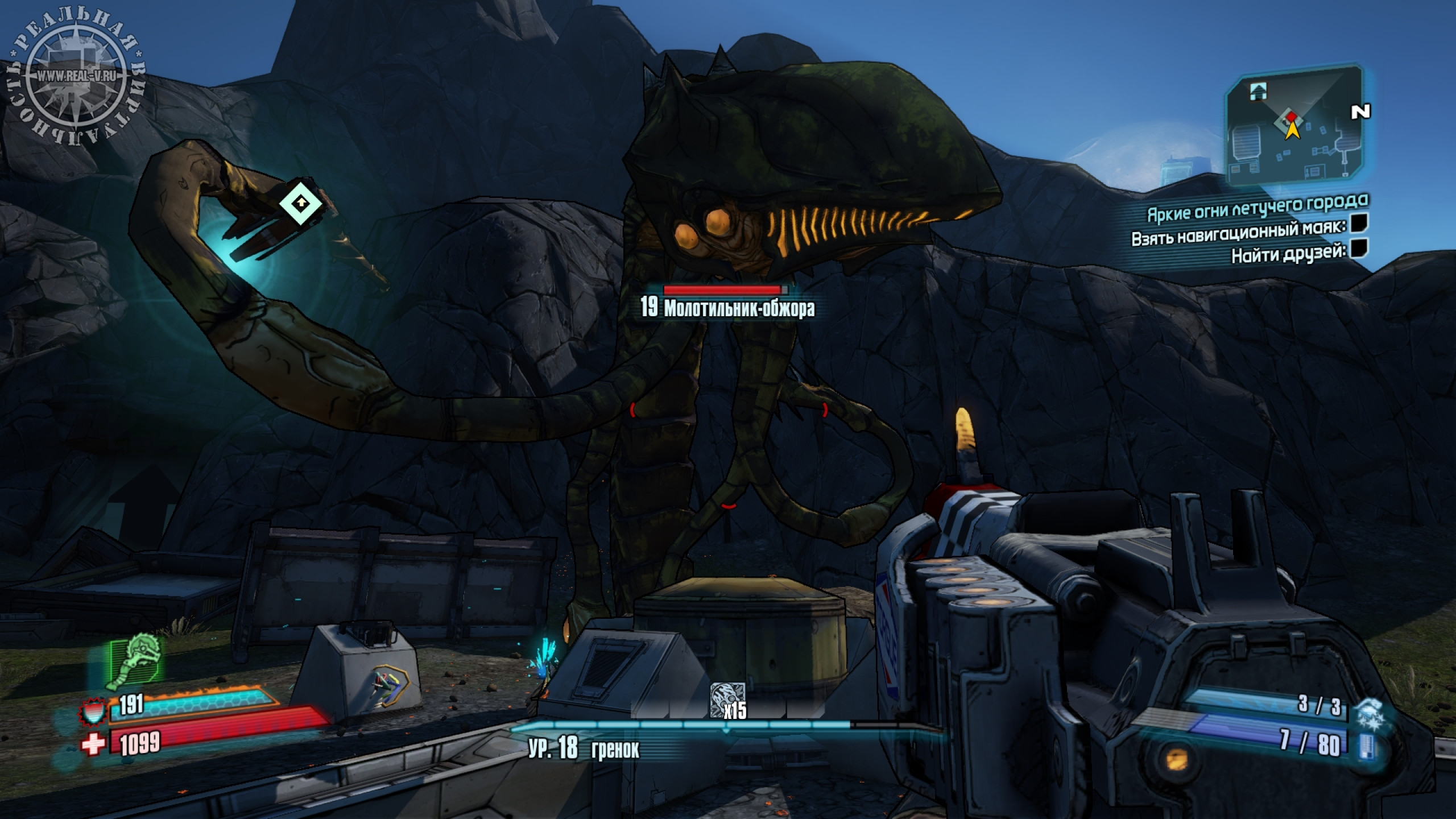Click the Badass token icon marked x15
Viewport: 1456px width, 819px height.
click(x=727, y=697)
